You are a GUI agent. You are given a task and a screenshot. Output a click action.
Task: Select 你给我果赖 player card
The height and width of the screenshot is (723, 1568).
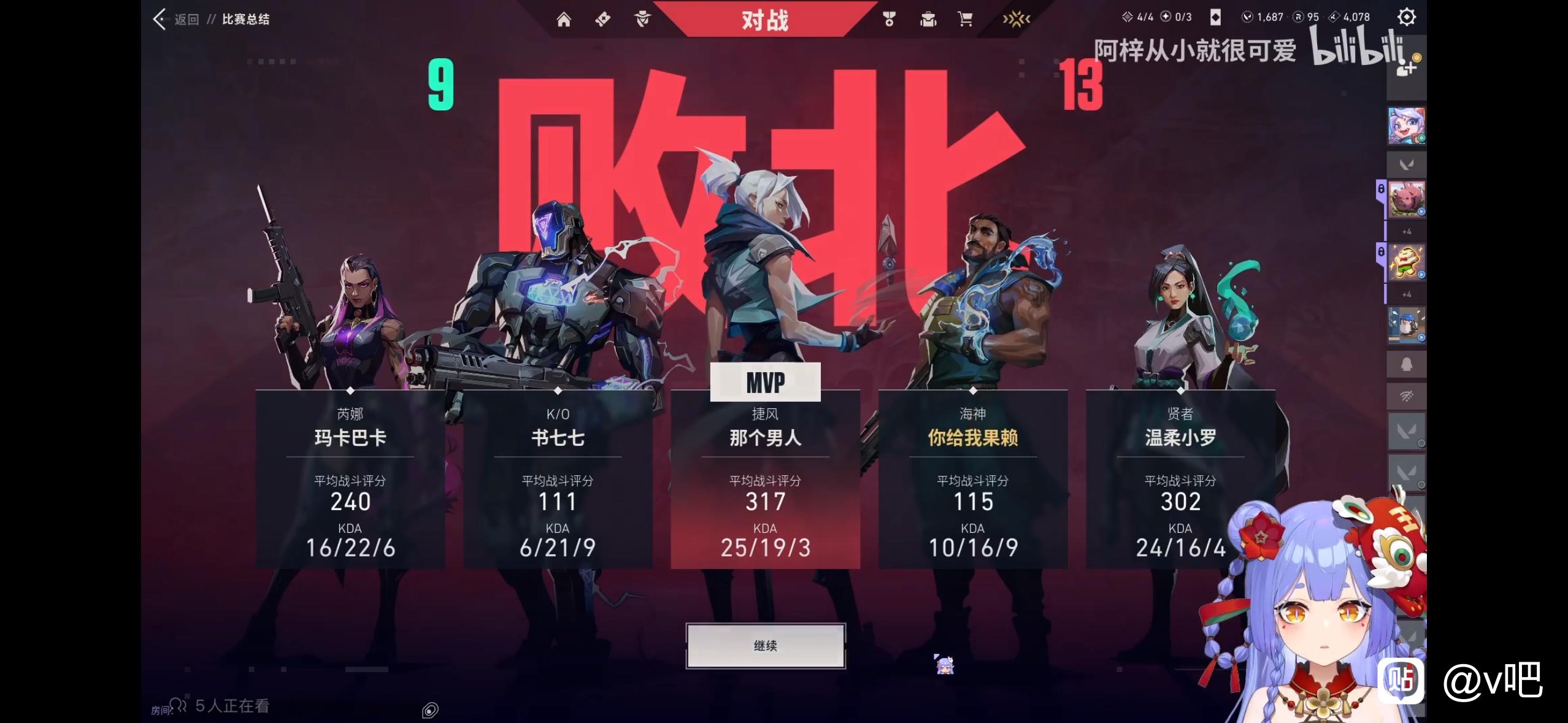972,478
